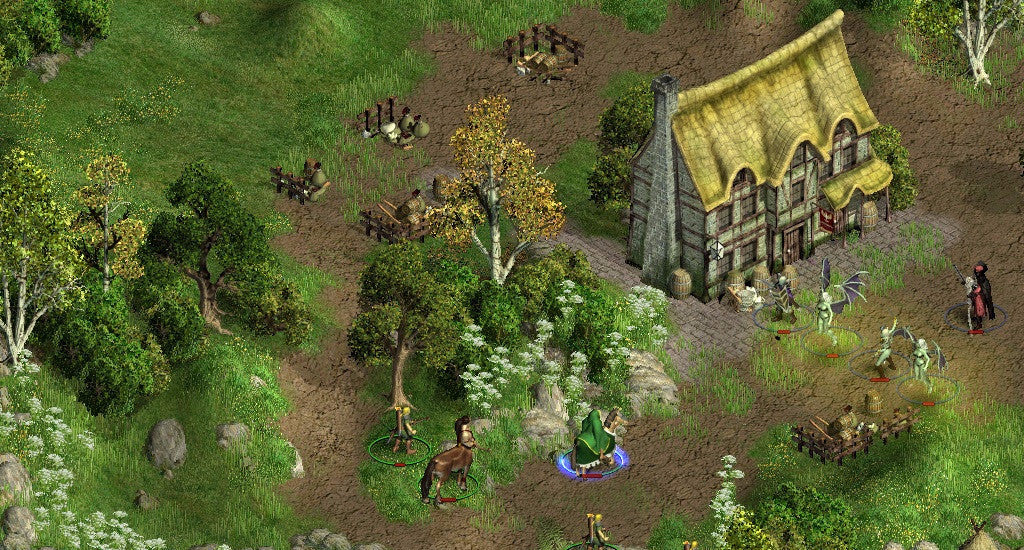The height and width of the screenshot is (550, 1024).
Task: Target the red-robed hooded figure with staff
Action: point(979,294)
